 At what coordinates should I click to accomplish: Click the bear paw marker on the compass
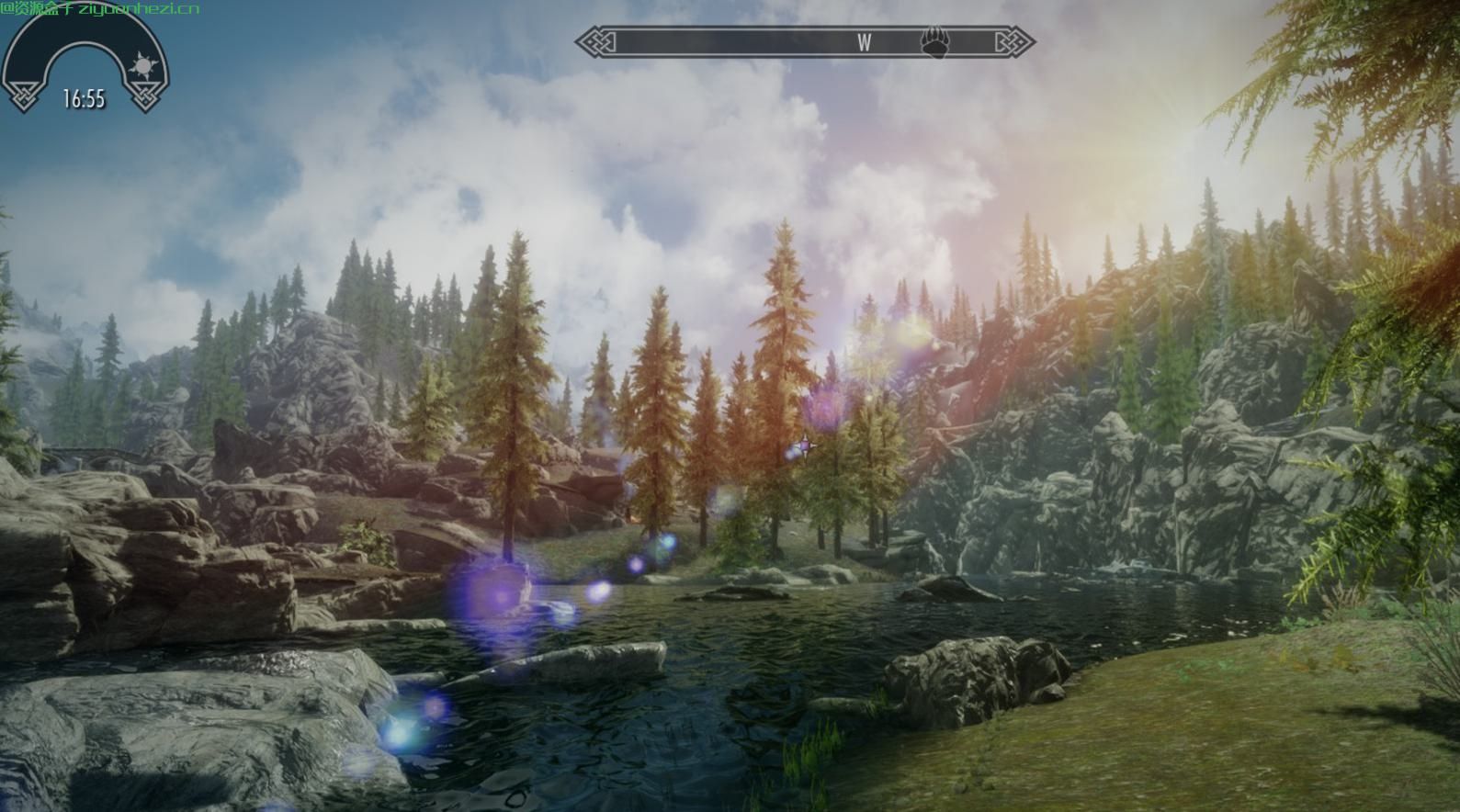[935, 42]
